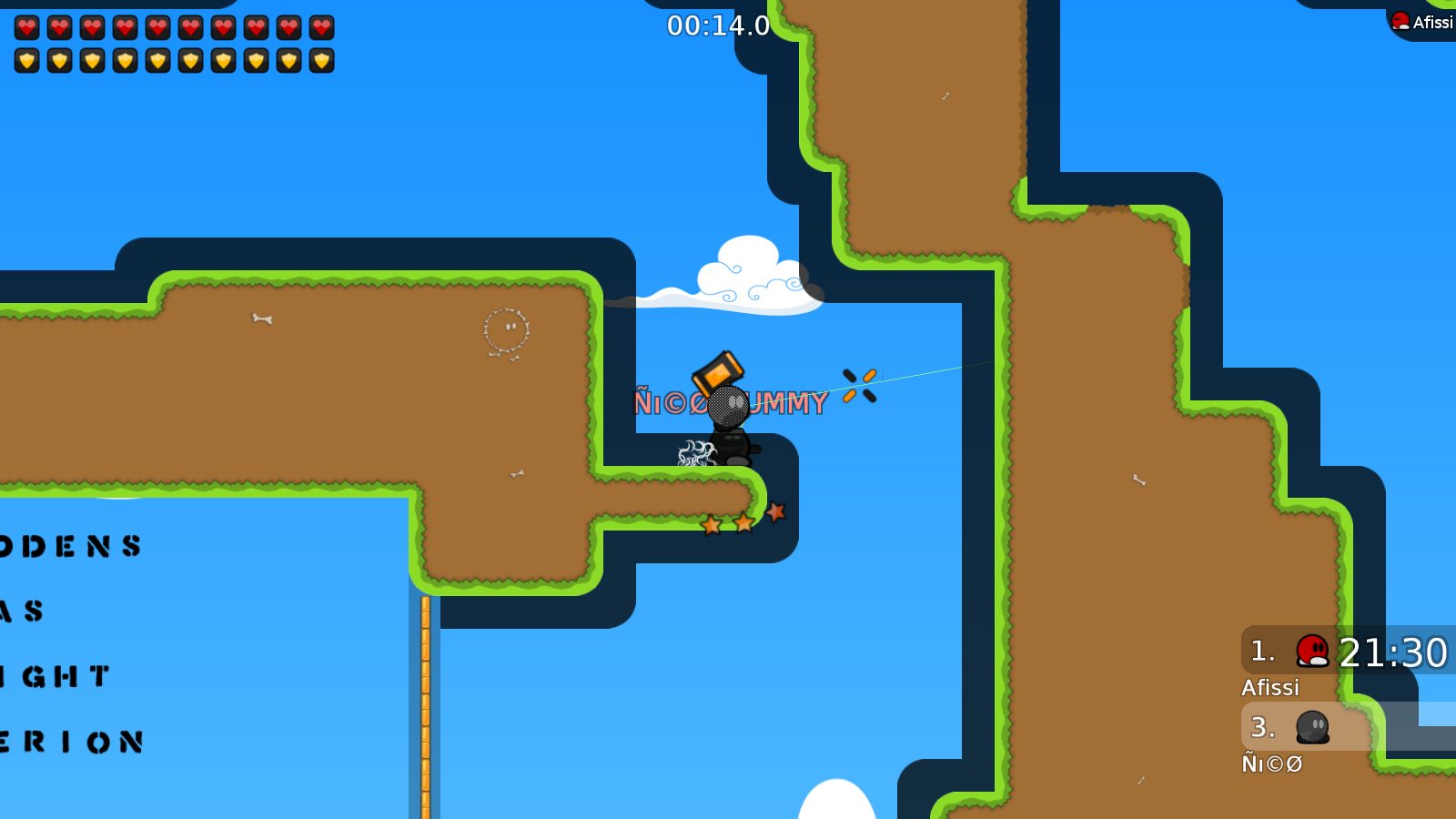Image resolution: width=1456 pixels, height=819 pixels.
Task: Select the Afissi name label in the scoreboard
Action: click(1270, 688)
